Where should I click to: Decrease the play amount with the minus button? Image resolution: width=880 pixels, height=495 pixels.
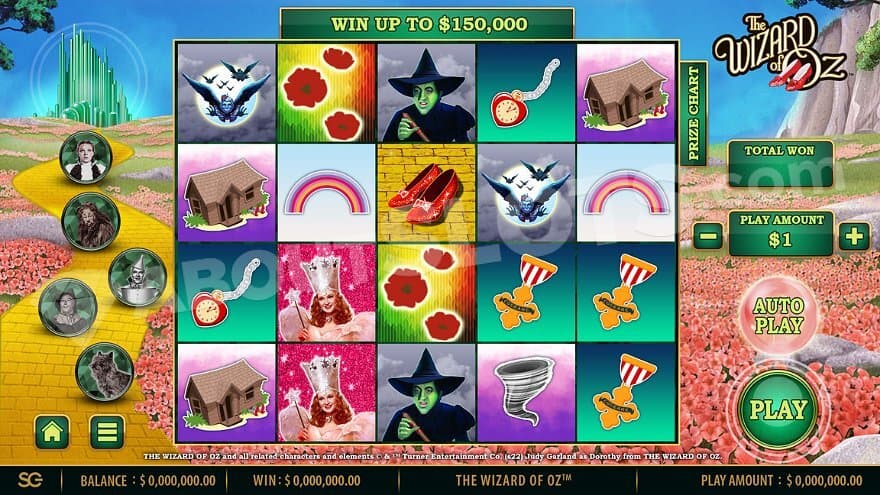(707, 237)
